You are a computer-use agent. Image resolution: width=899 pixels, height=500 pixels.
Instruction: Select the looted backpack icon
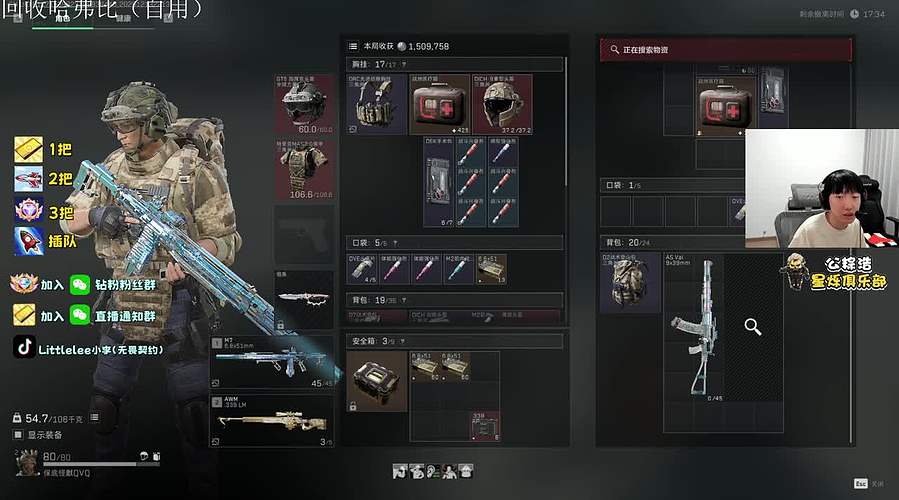(629, 282)
